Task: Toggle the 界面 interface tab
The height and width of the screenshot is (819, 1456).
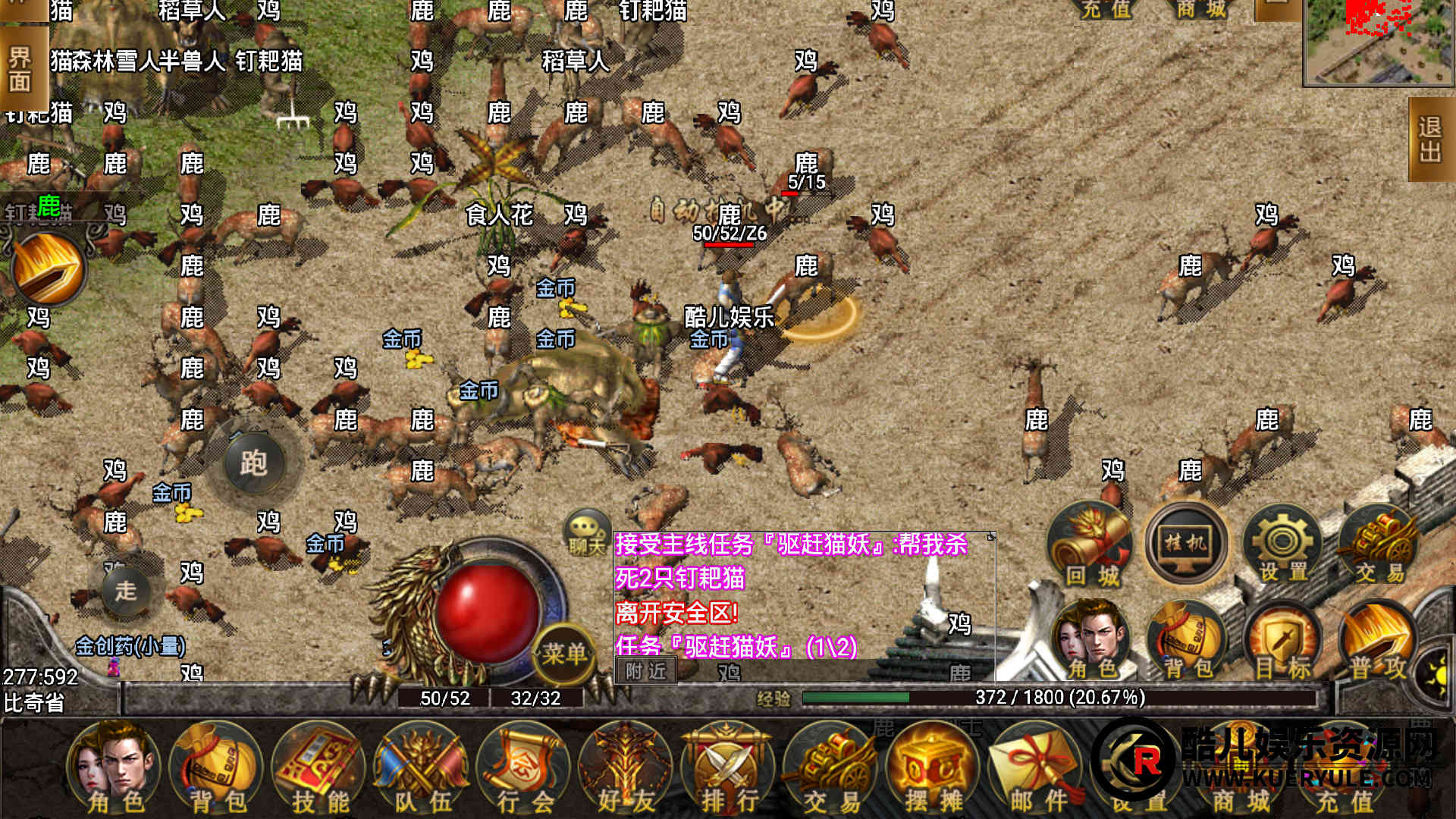Action: (x=20, y=70)
